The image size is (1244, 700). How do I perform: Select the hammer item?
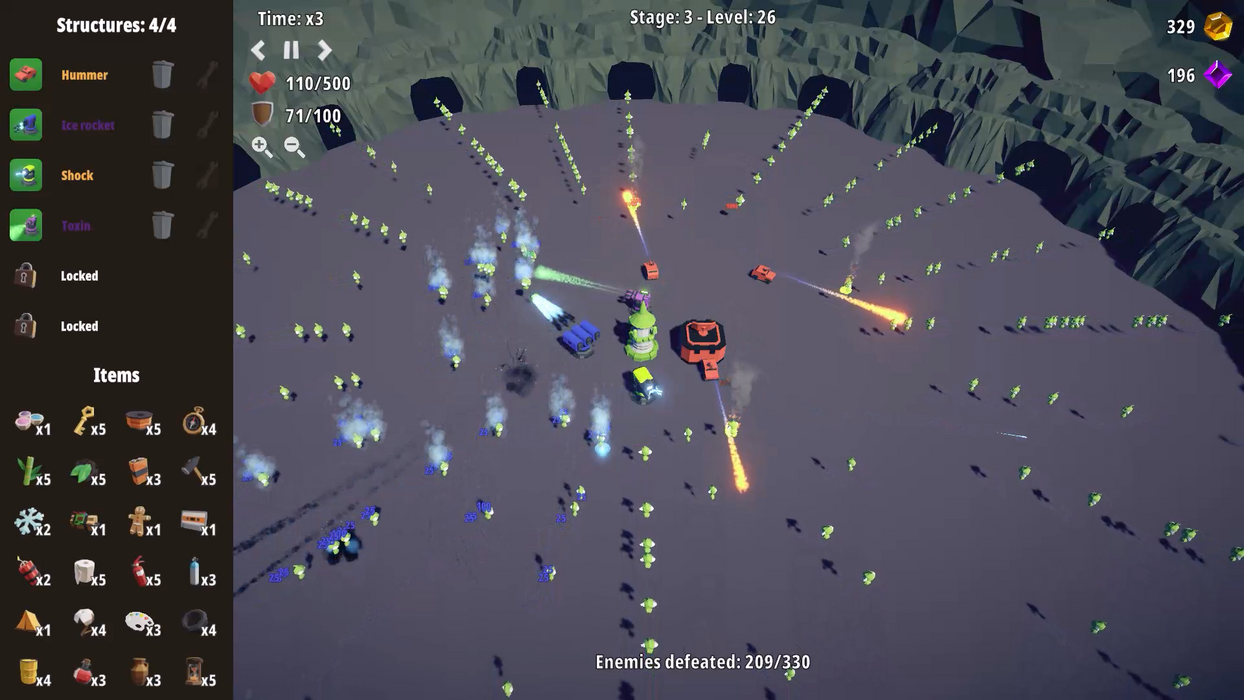point(193,470)
